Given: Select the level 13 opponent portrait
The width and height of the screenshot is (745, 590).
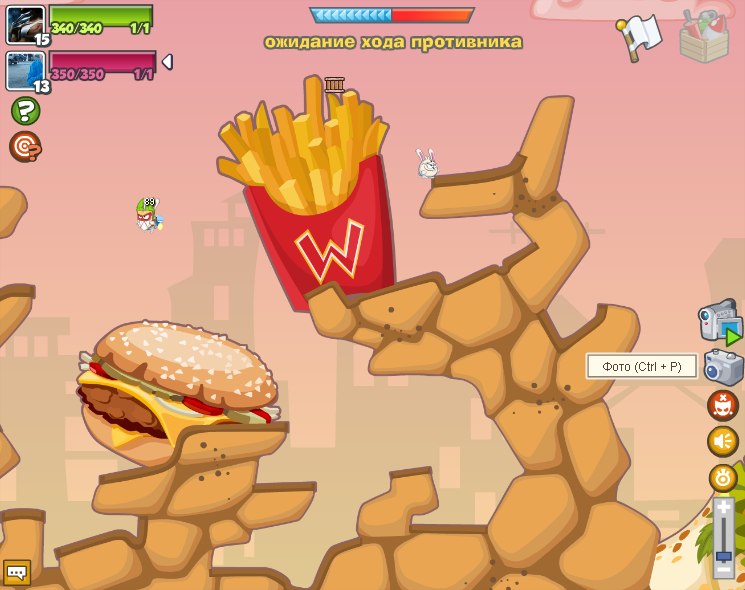Looking at the screenshot, I should click(x=25, y=70).
